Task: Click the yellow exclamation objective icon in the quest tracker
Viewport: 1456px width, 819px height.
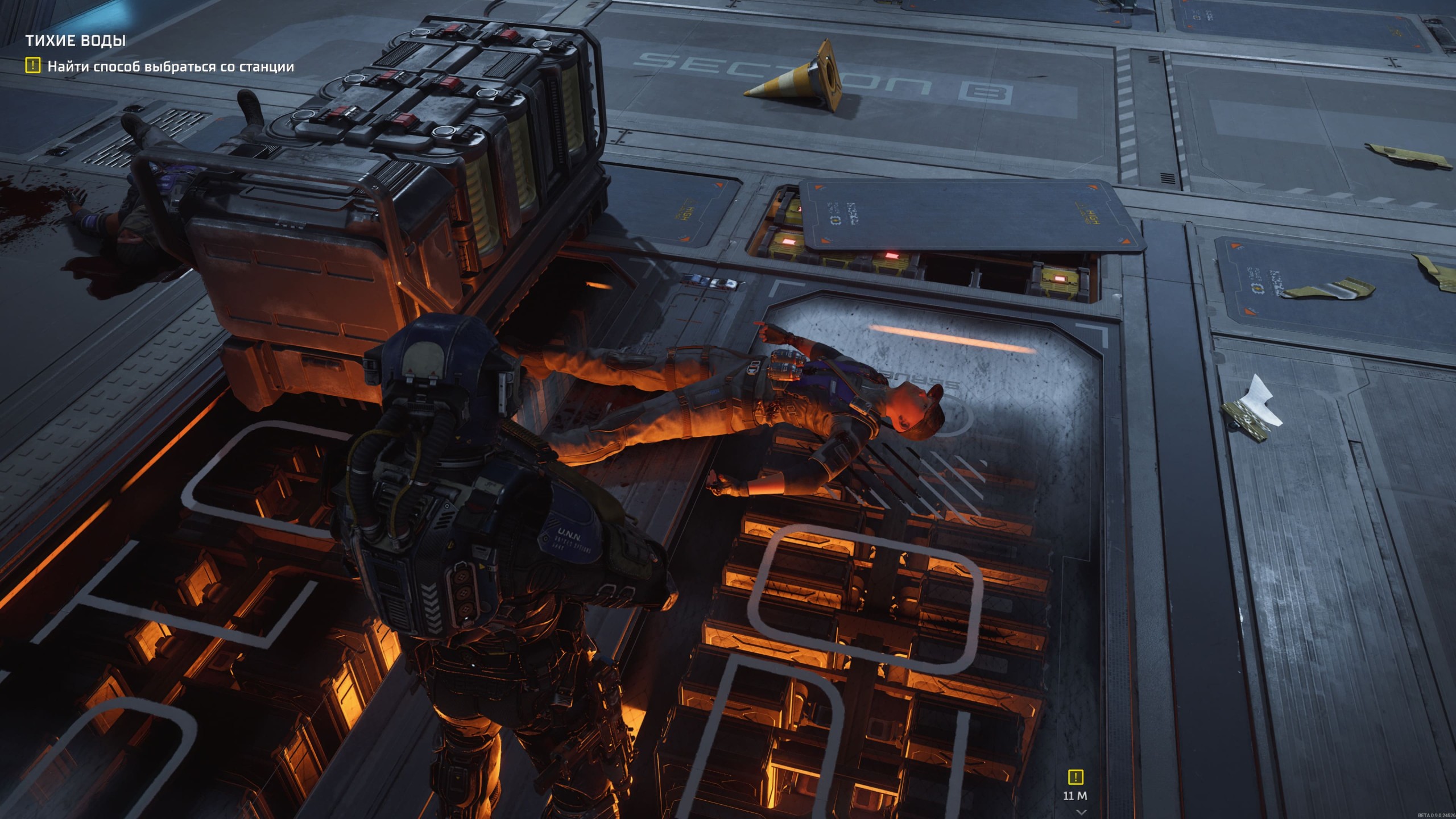Action: [x=33, y=66]
